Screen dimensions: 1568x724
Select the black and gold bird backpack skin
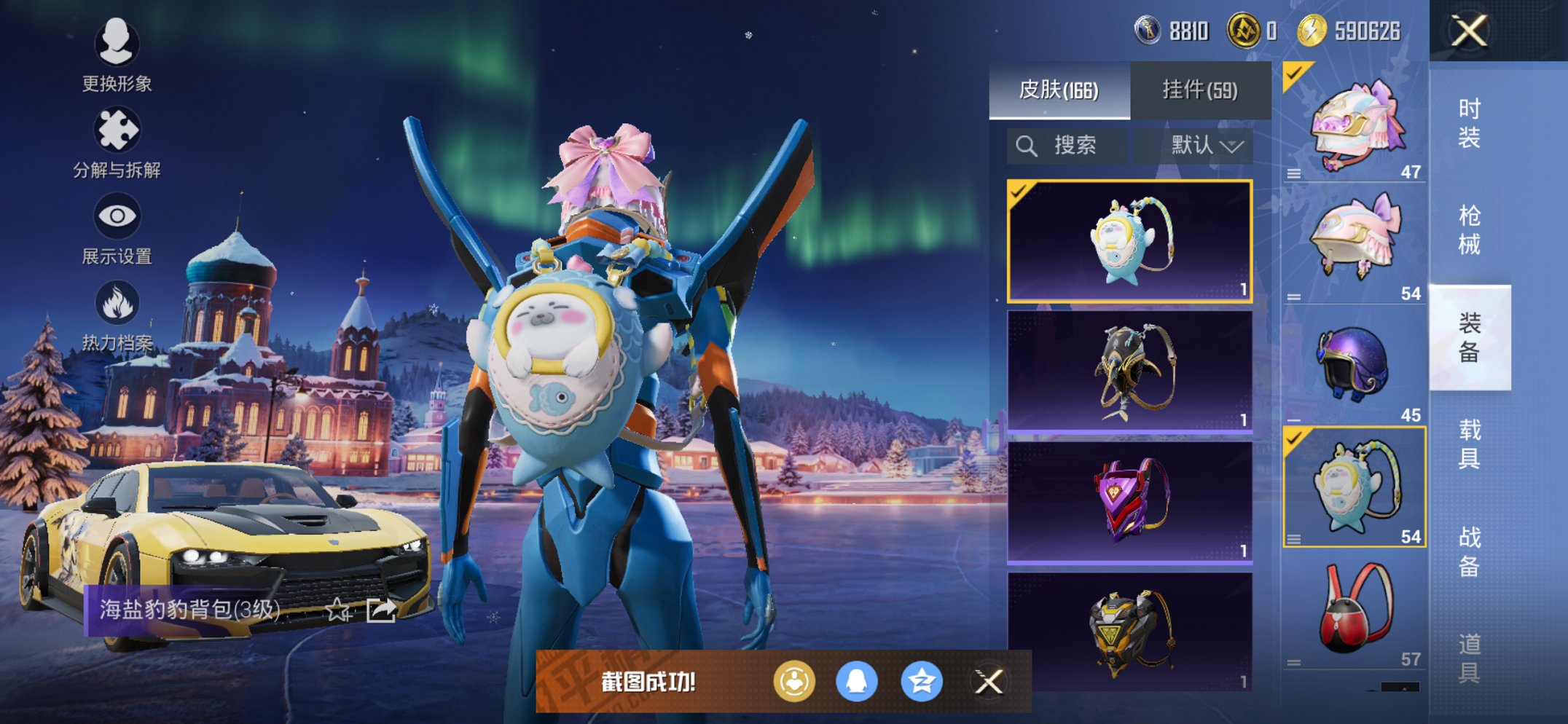(1129, 371)
